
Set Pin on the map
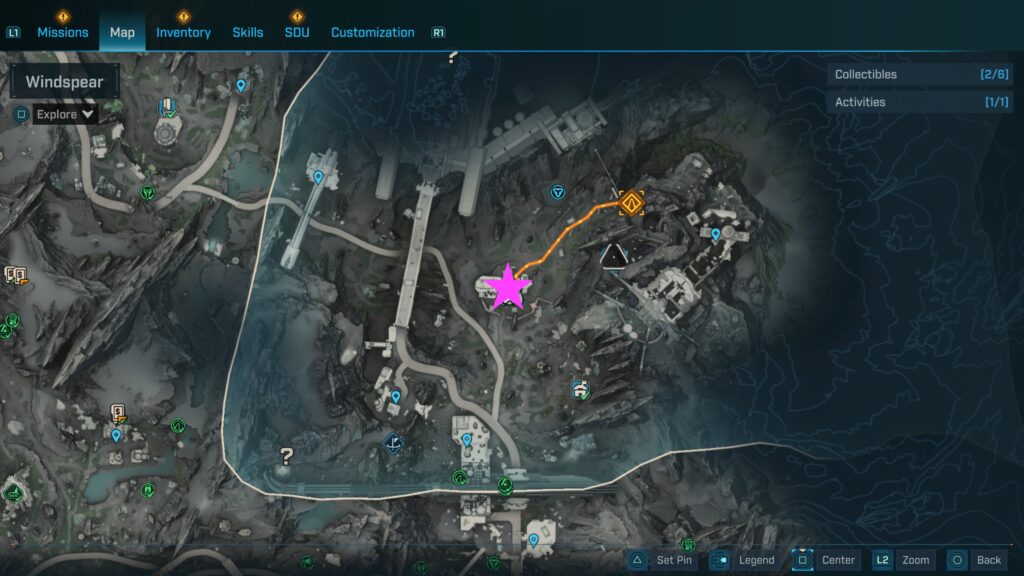pyautogui.click(x=665, y=560)
